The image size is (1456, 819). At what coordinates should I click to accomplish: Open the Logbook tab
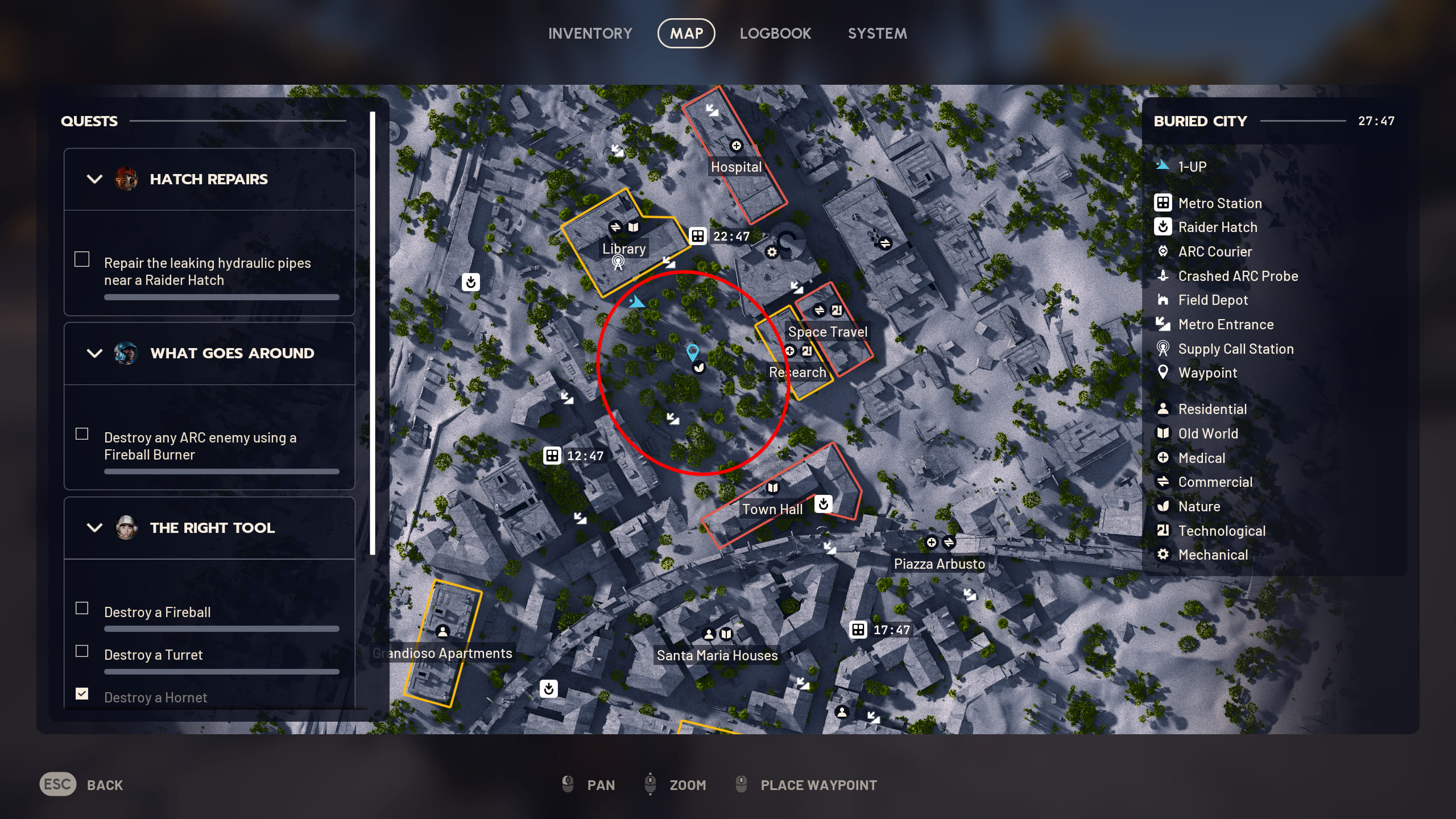pyautogui.click(x=776, y=33)
